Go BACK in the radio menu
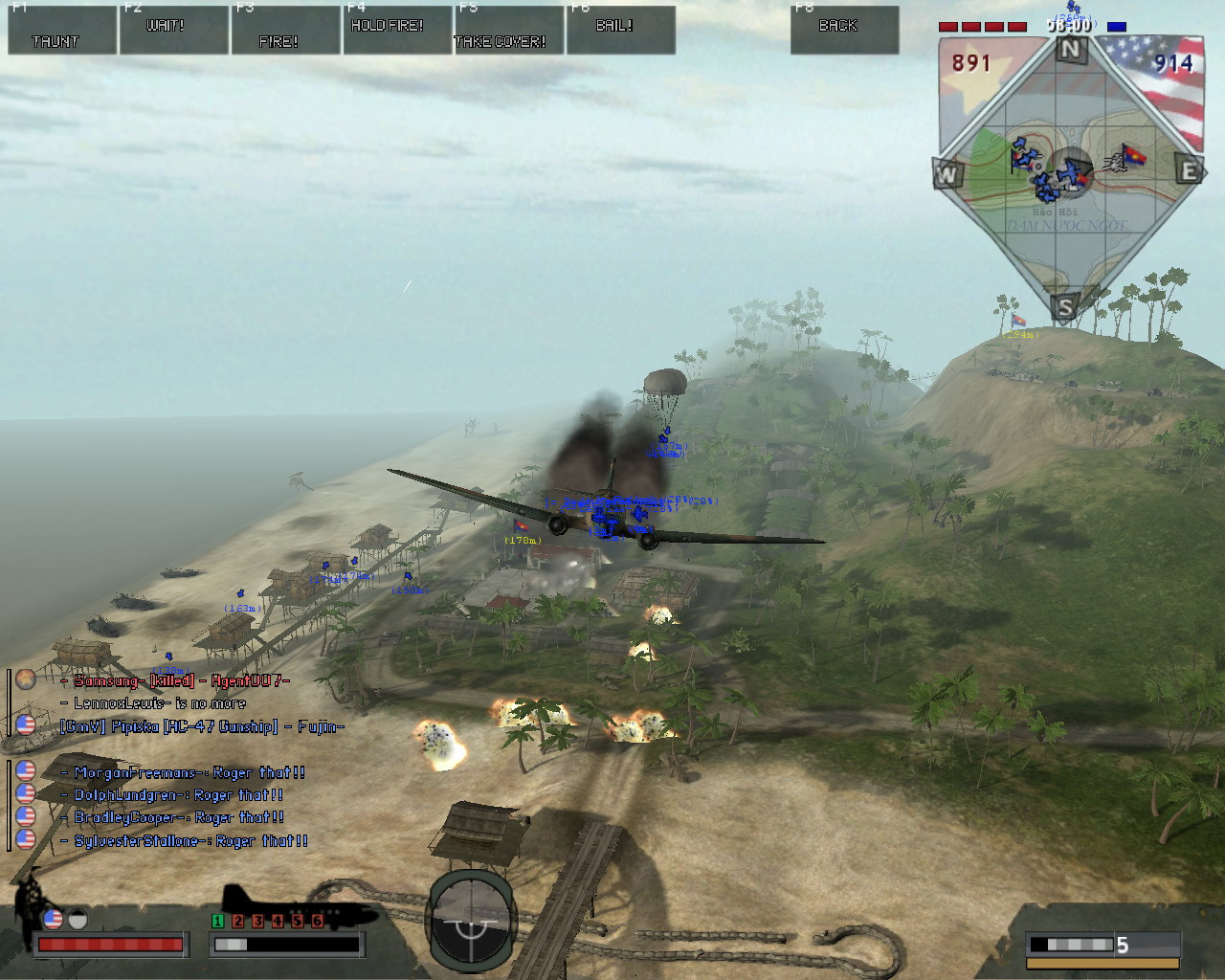Viewport: 1225px width, 980px height. pos(844,30)
